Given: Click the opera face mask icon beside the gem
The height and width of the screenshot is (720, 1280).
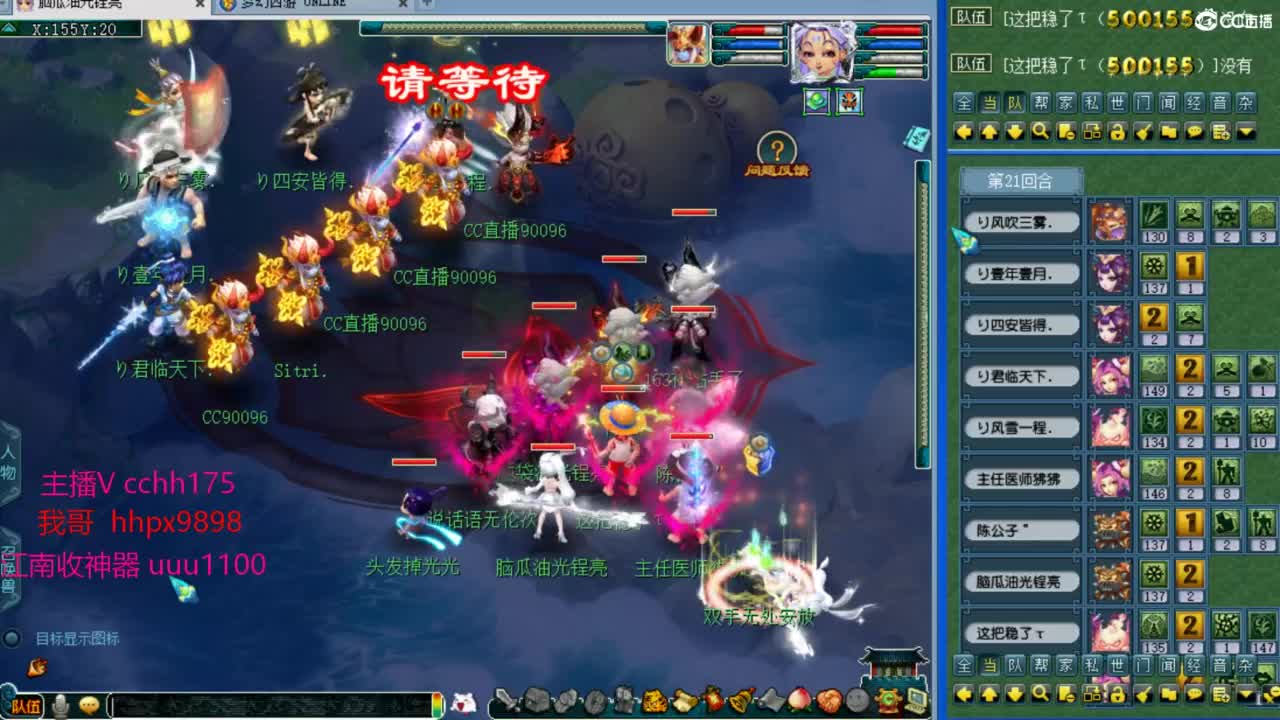Looking at the screenshot, I should pyautogui.click(x=849, y=101).
